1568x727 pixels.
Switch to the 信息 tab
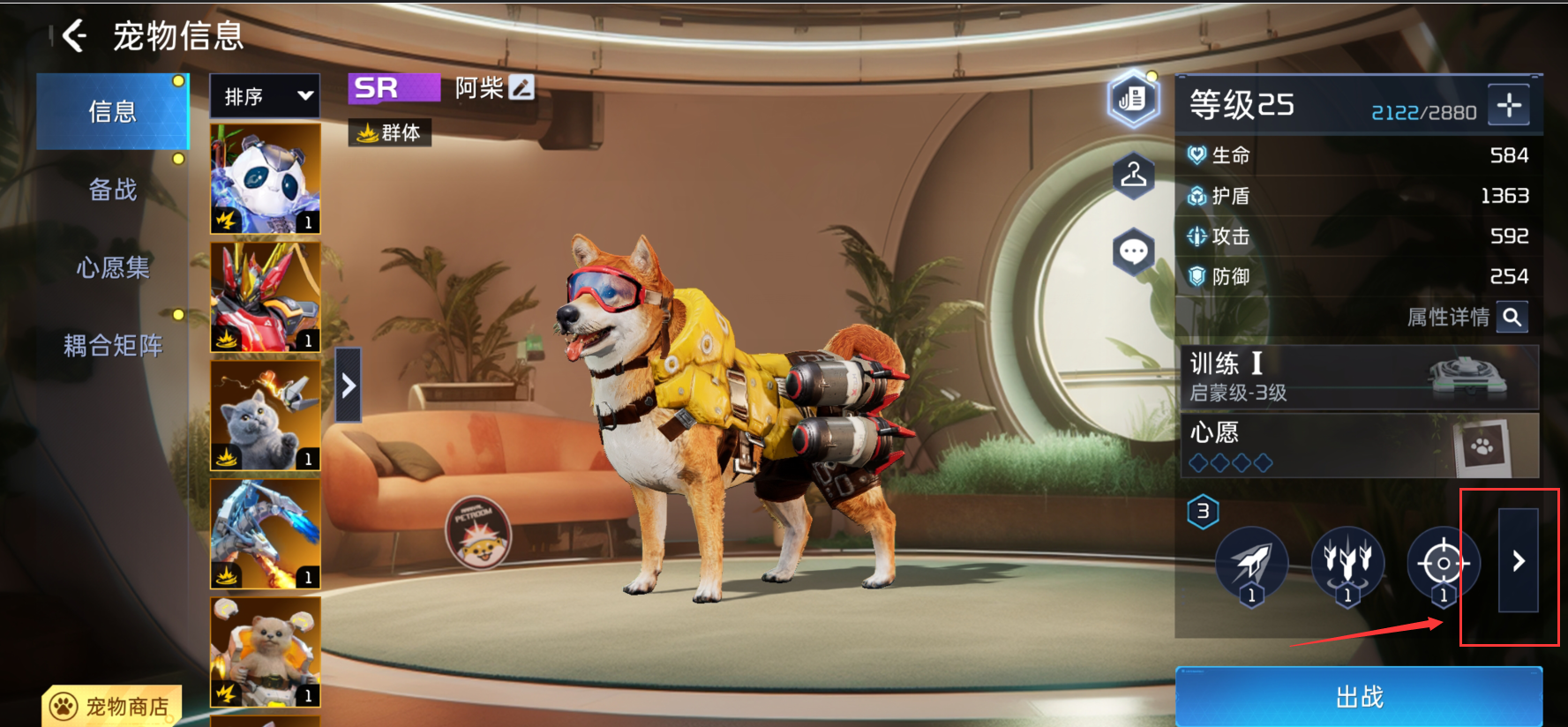(113, 112)
